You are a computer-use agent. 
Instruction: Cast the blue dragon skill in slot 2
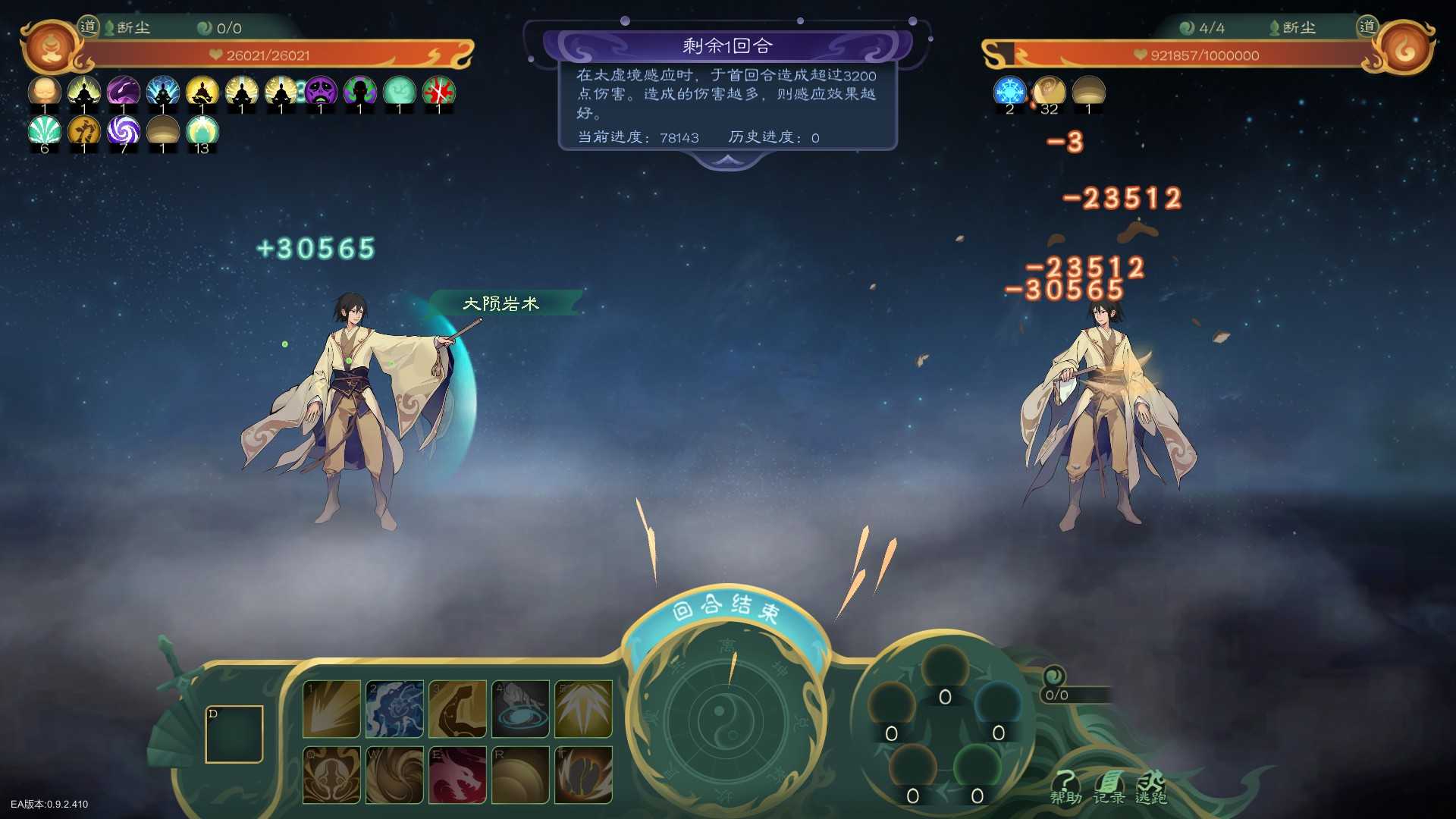click(x=394, y=710)
